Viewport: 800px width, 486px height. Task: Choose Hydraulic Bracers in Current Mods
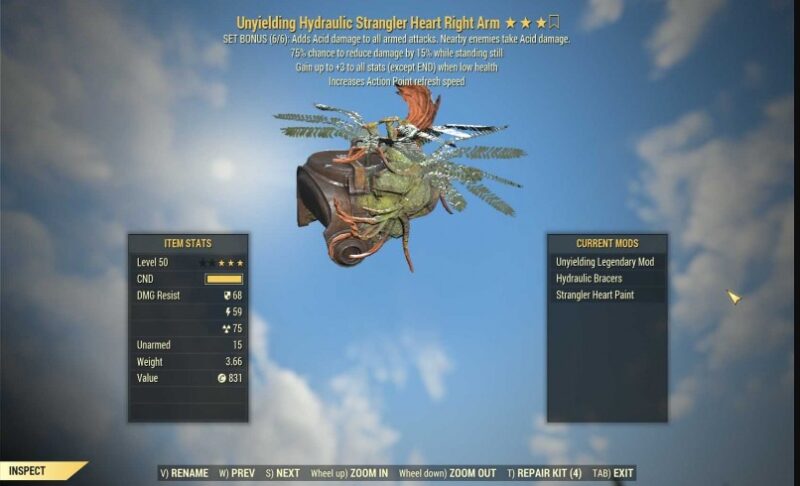(589, 279)
